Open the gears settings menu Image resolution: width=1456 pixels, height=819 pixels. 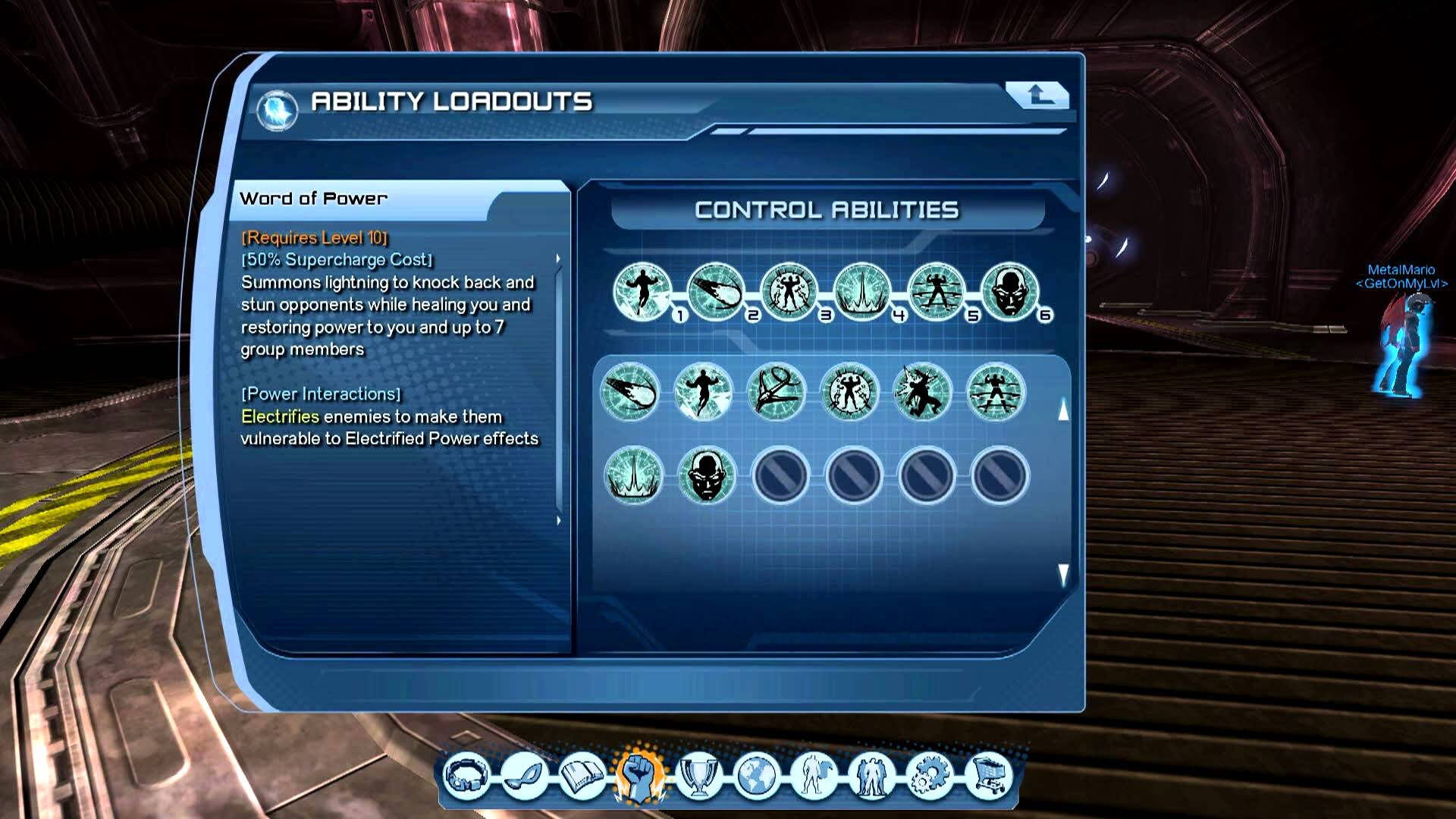click(930, 775)
